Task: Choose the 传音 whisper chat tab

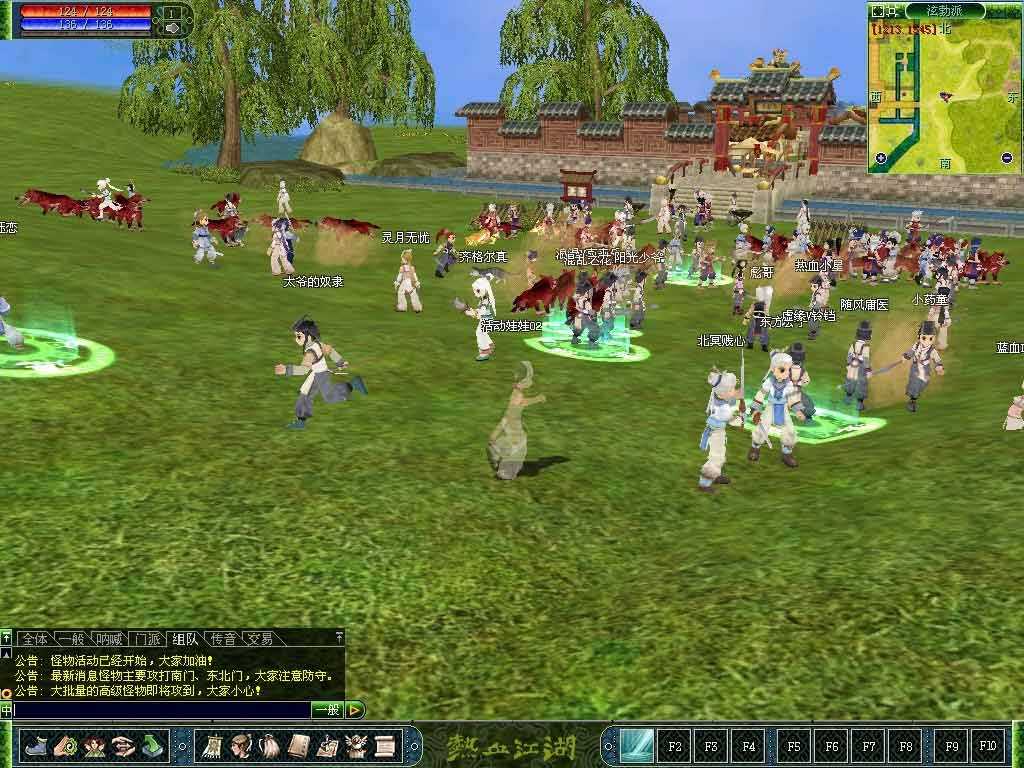Action: [223, 638]
